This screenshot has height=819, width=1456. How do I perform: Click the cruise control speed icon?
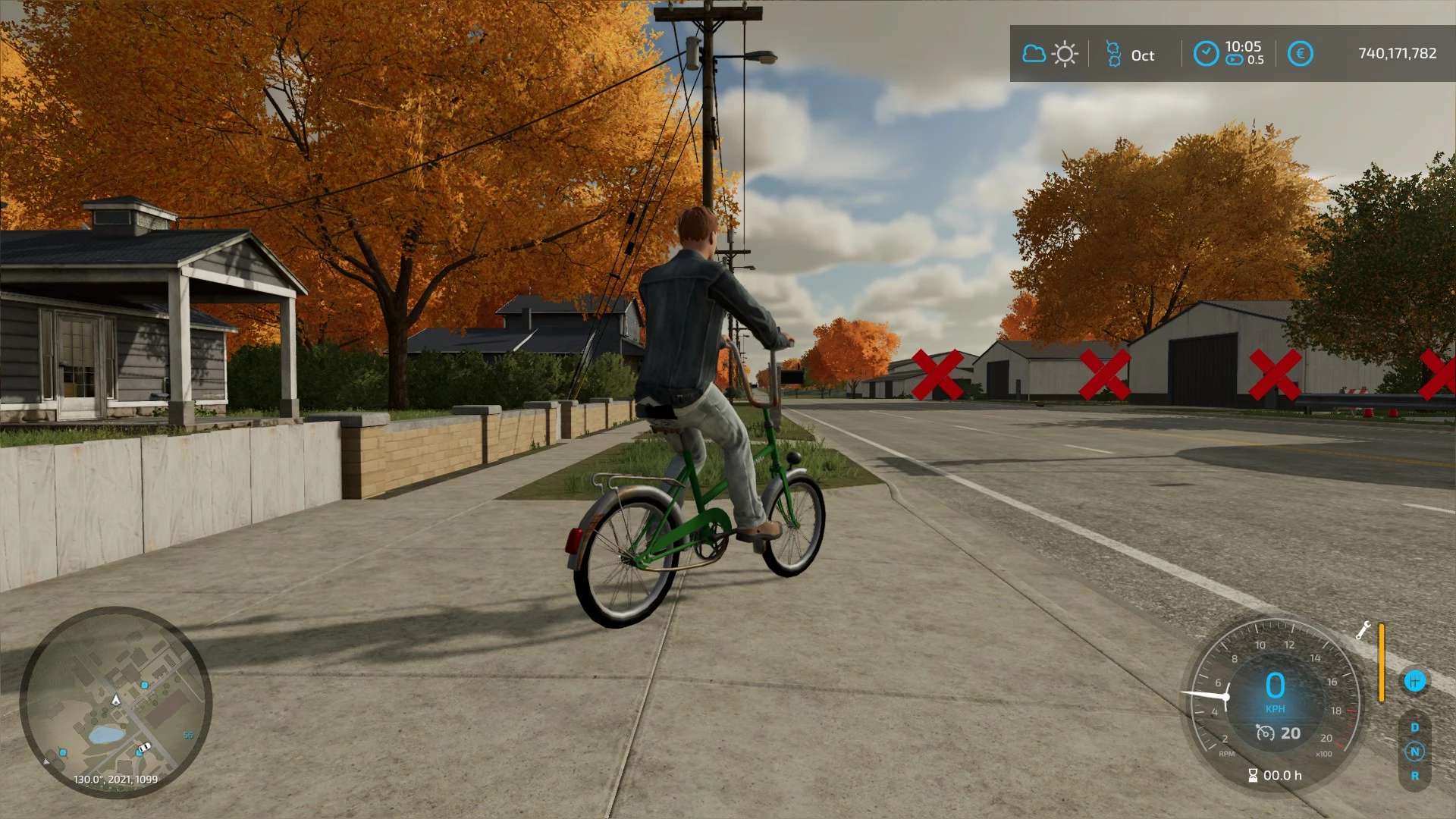pos(1265,733)
